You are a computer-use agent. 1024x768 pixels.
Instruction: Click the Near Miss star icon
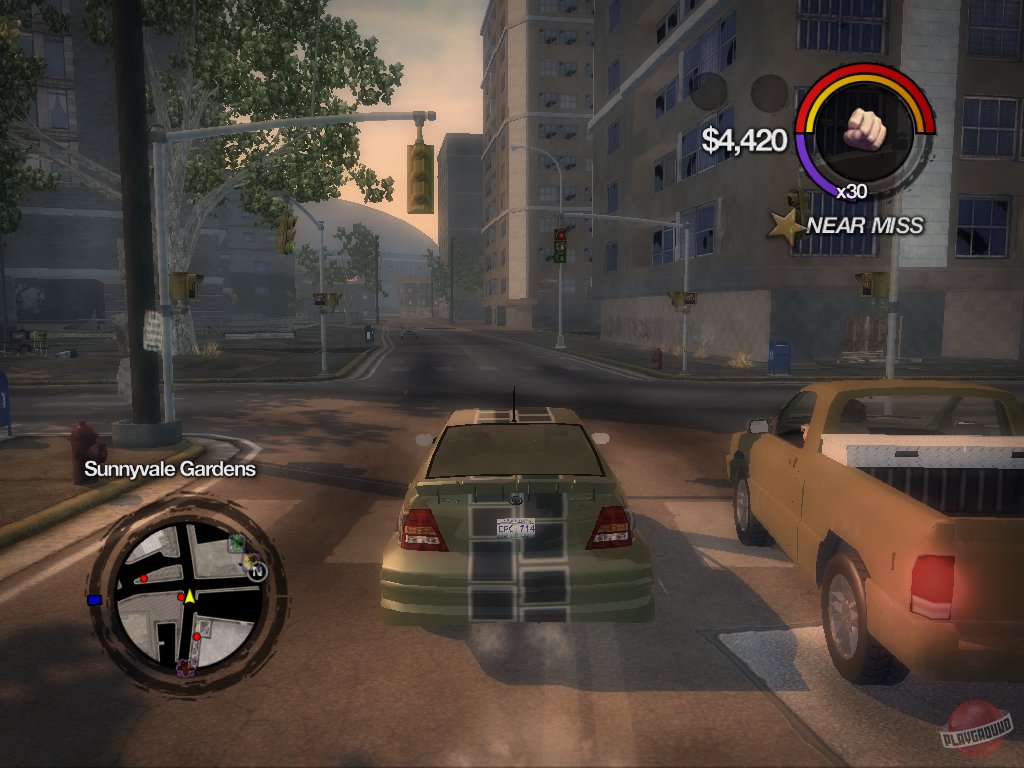[x=785, y=226]
